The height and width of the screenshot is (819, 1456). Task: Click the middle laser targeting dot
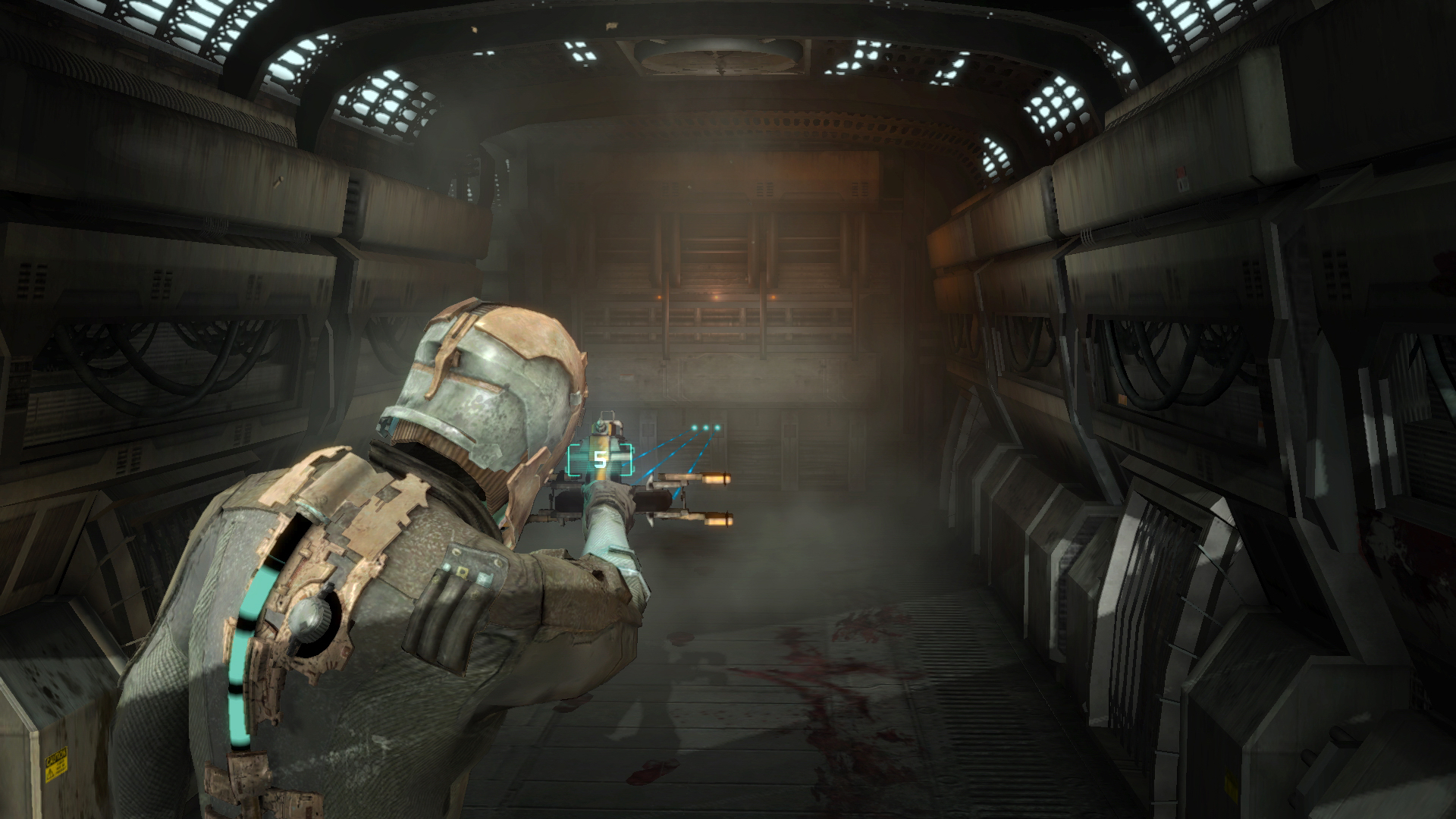(705, 427)
